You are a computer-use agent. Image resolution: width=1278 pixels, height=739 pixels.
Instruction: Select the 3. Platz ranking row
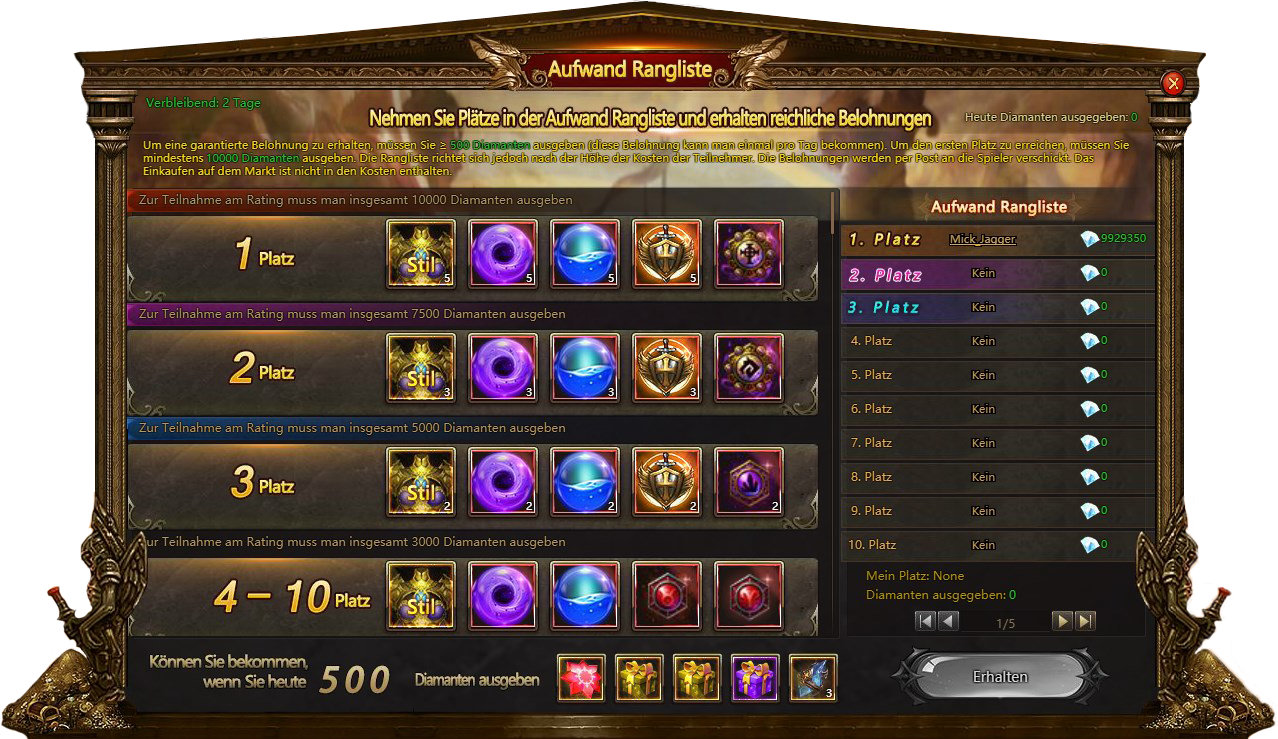click(998, 307)
